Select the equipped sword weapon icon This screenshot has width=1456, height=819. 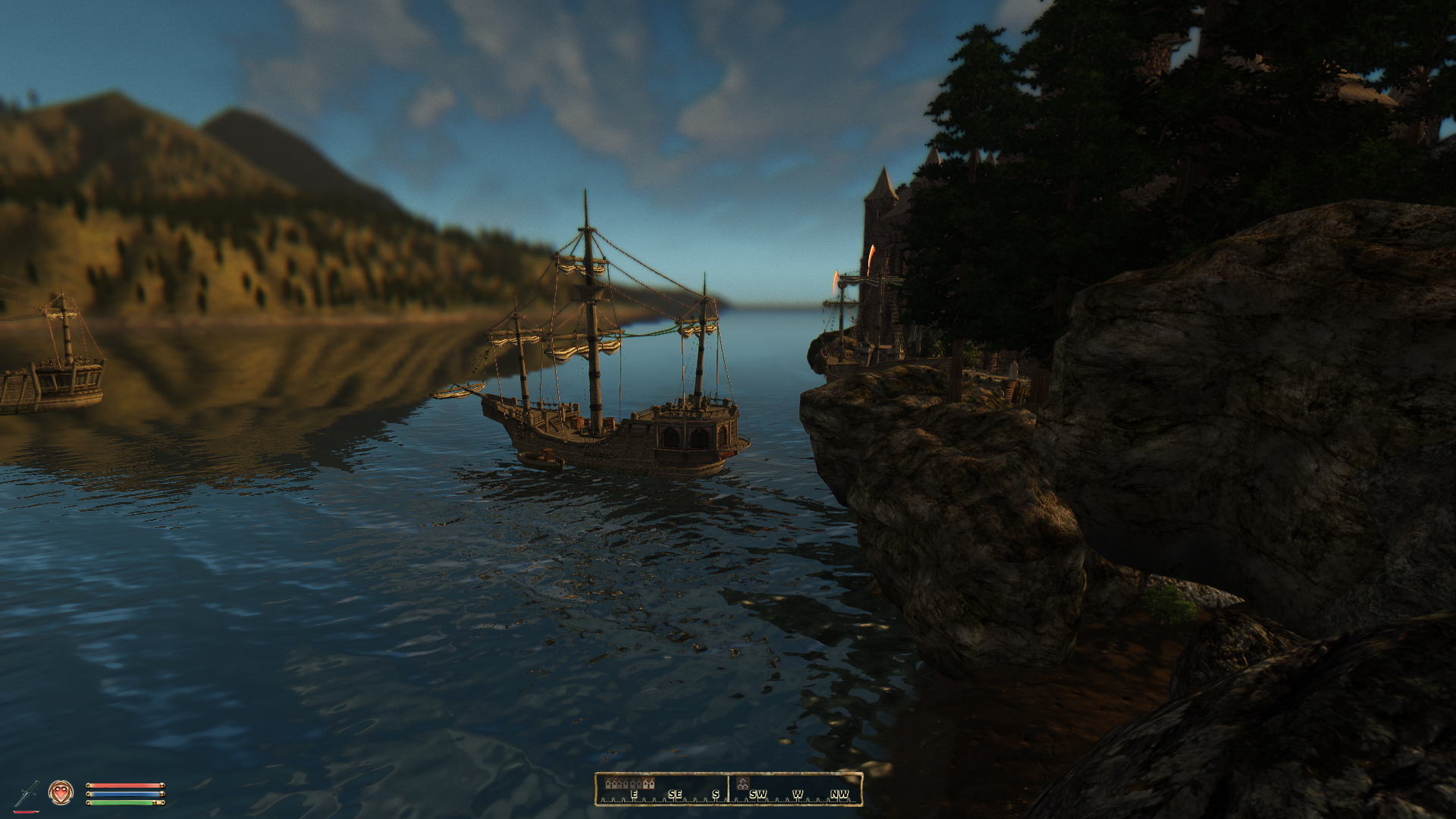(x=26, y=793)
